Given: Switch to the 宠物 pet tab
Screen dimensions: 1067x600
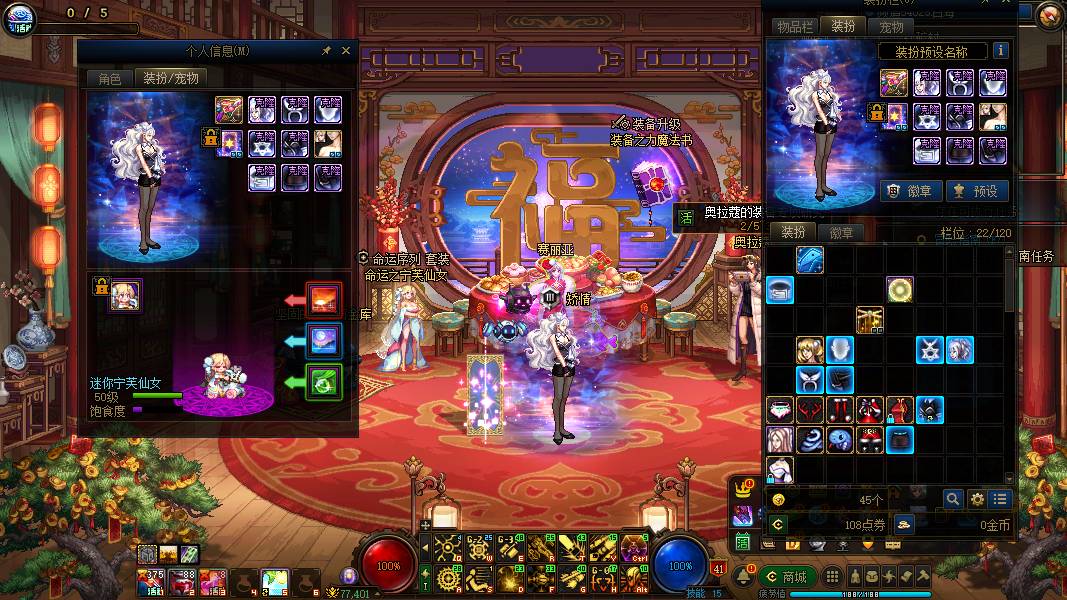Looking at the screenshot, I should pos(891,27).
